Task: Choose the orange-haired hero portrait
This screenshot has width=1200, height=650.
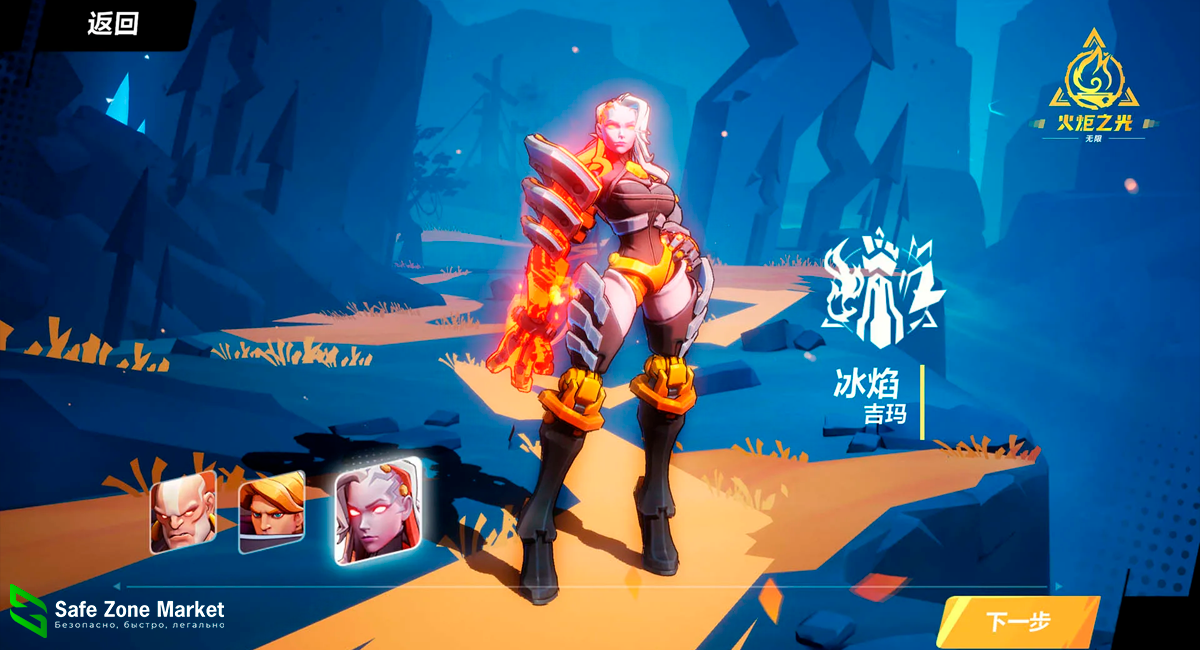Action: click(x=271, y=511)
